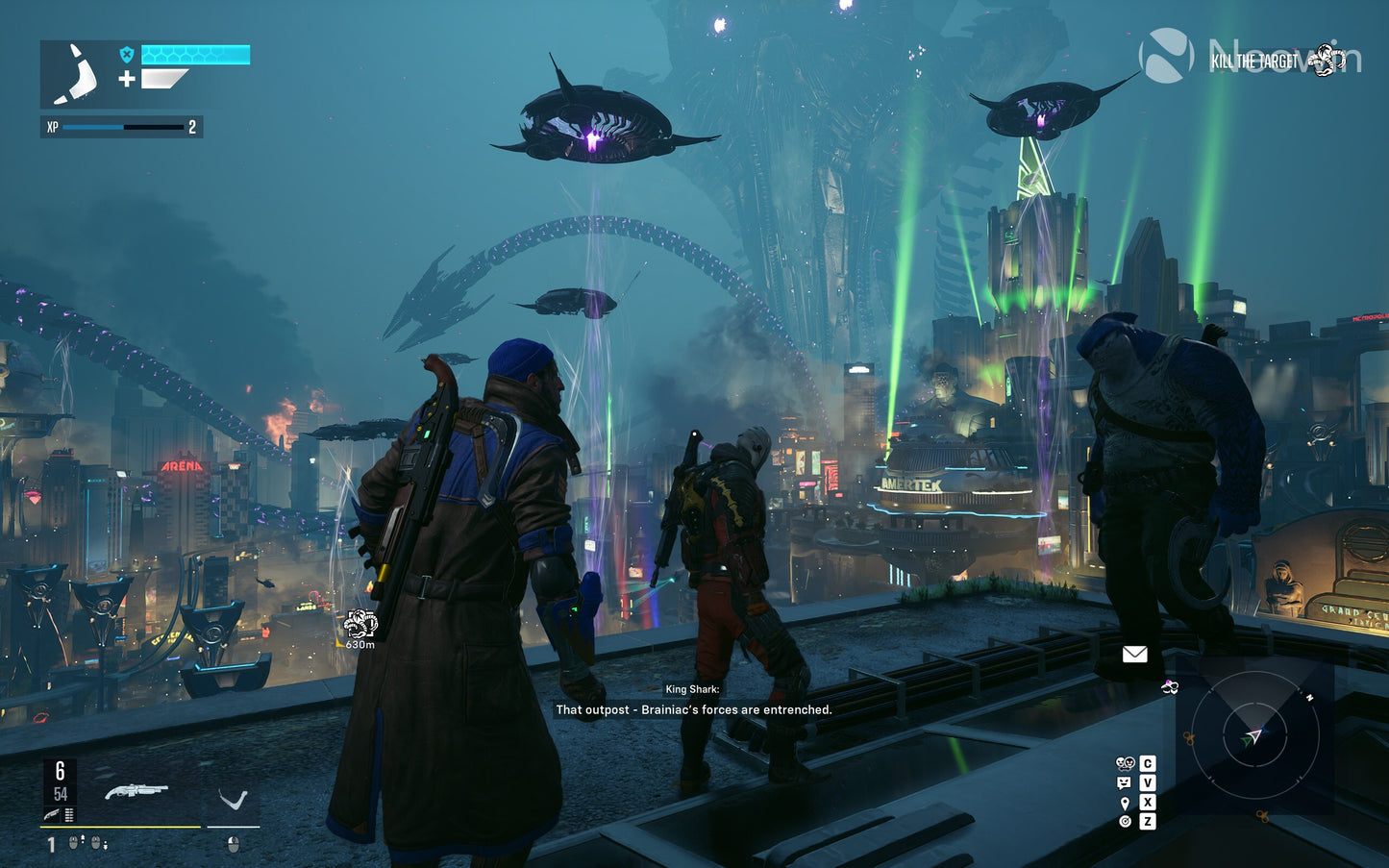Image resolution: width=1389 pixels, height=868 pixels.
Task: Select the shotgun weapon icon in the HUD
Action: click(136, 791)
